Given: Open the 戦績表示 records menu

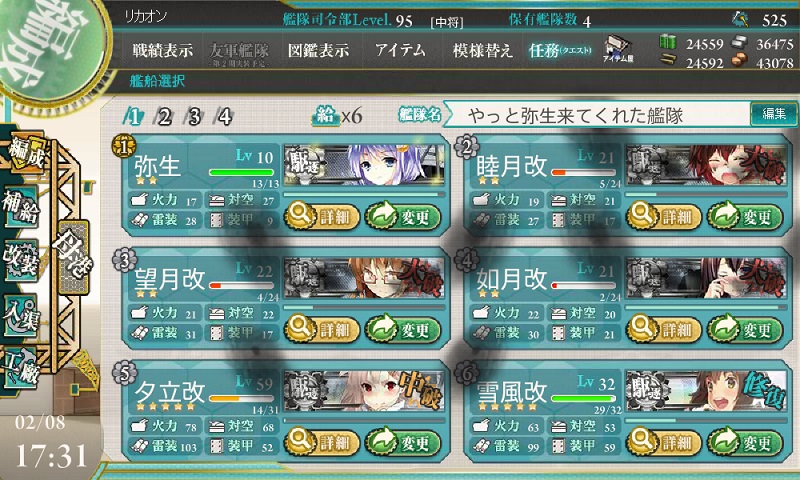Looking at the screenshot, I should (x=165, y=49).
